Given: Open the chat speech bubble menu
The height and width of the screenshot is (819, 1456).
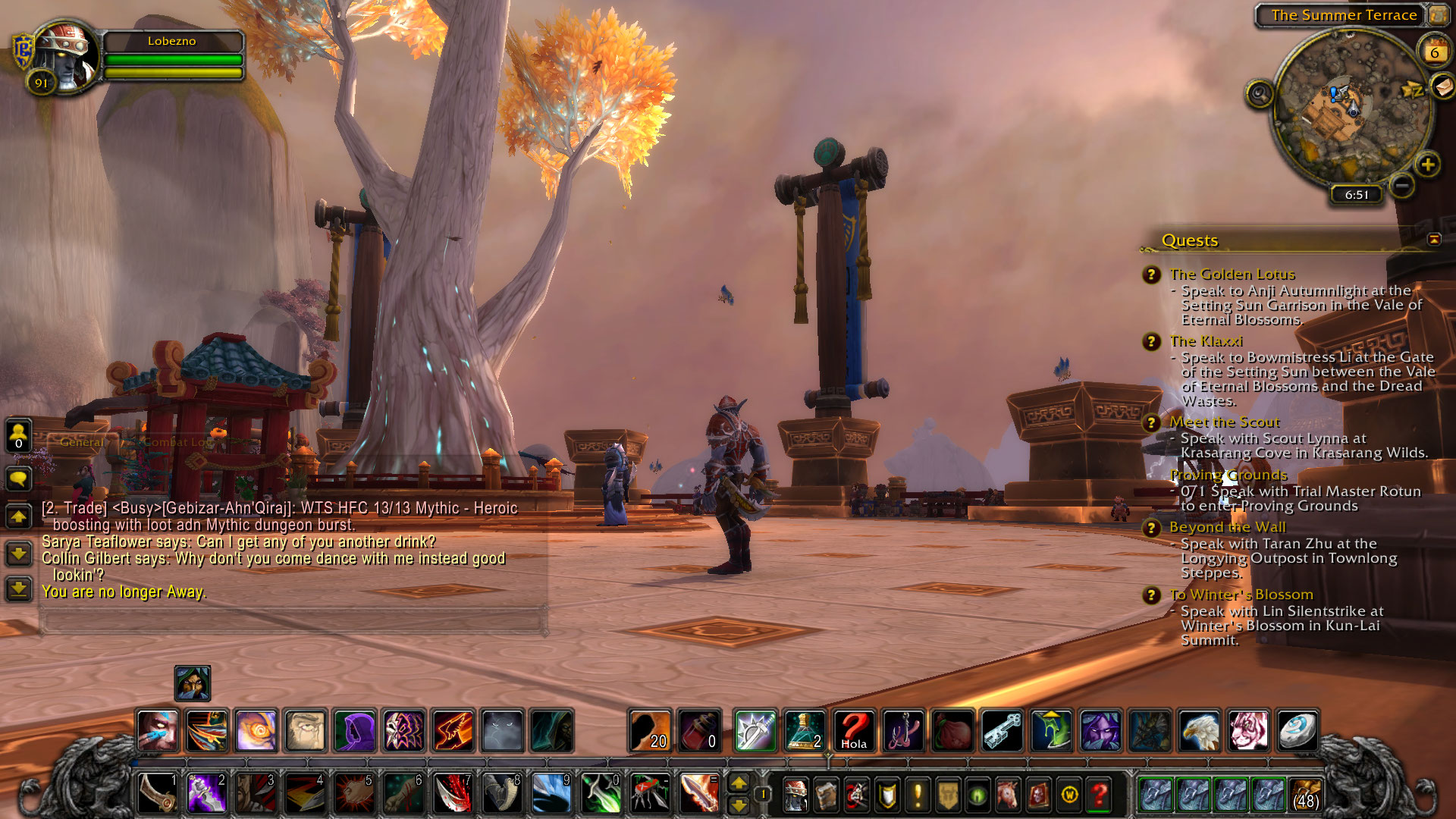Looking at the screenshot, I should [x=18, y=479].
